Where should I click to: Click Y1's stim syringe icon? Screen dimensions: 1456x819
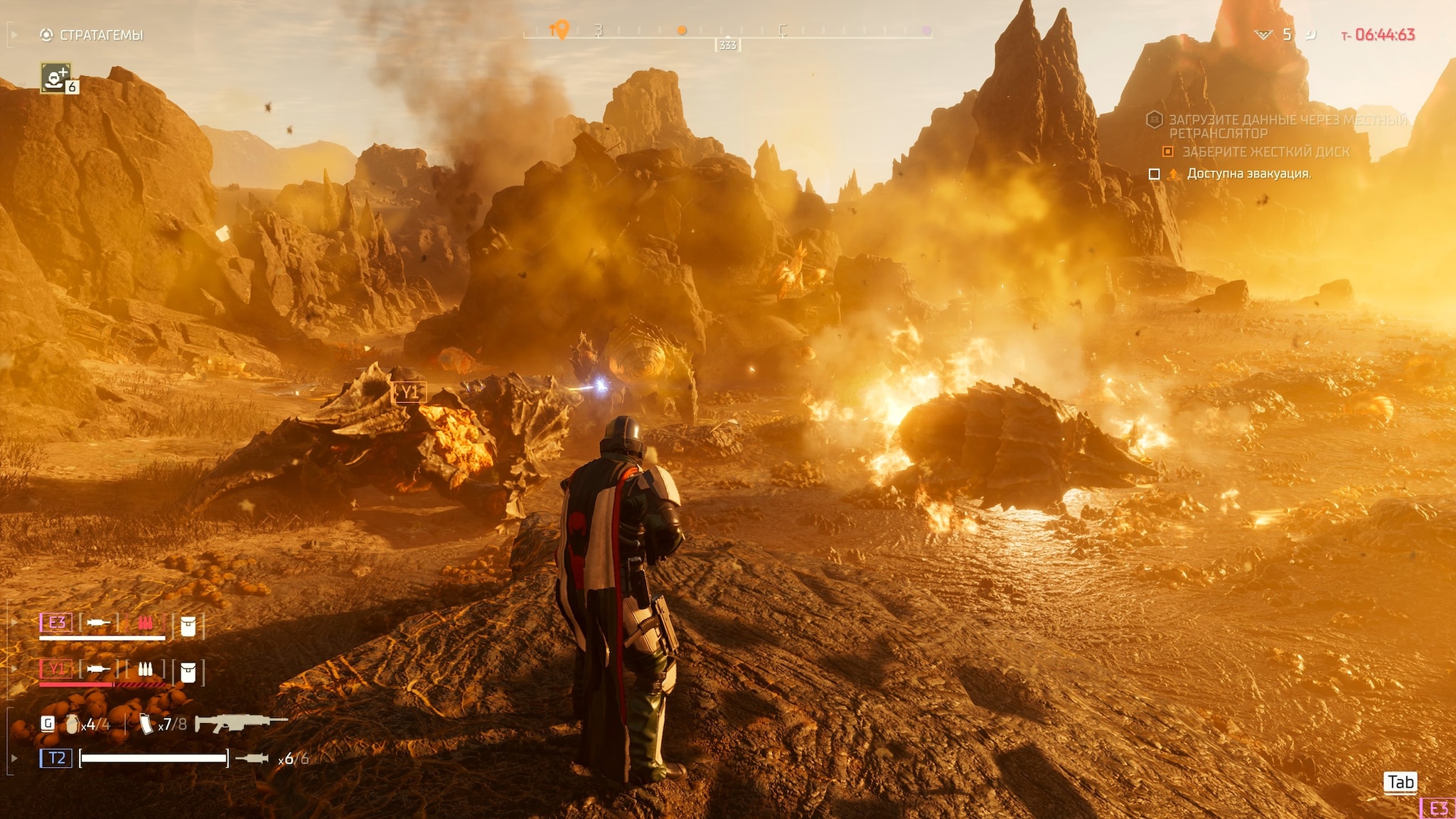(x=98, y=669)
